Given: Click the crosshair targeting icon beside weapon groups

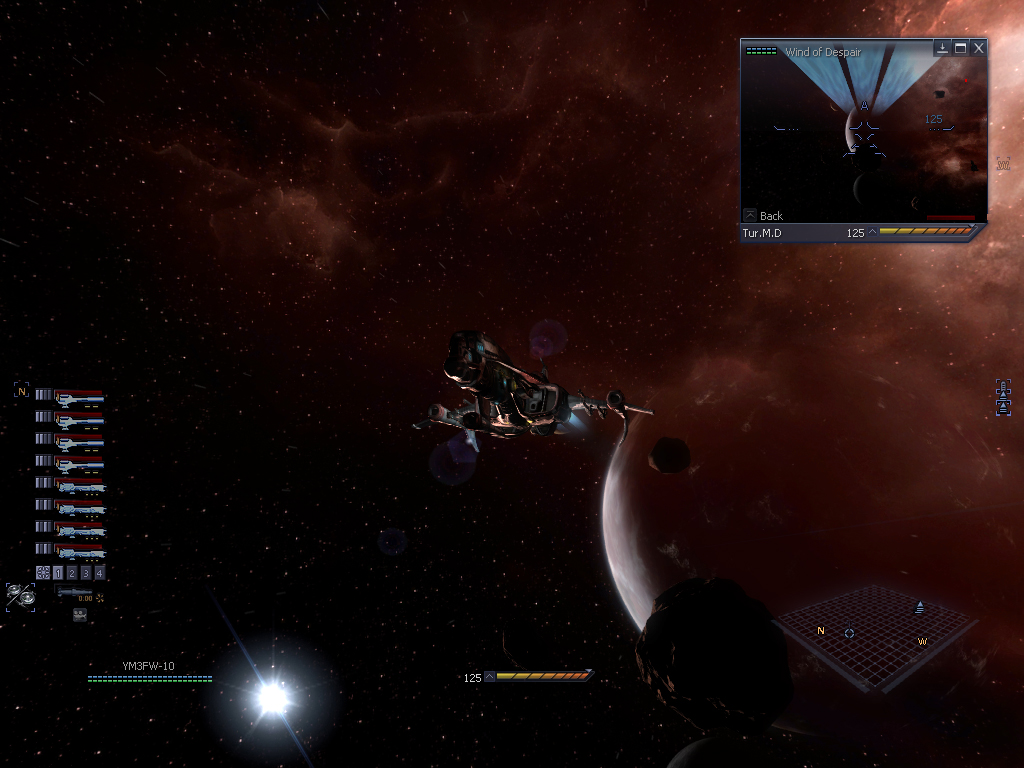Looking at the screenshot, I should [x=42, y=573].
